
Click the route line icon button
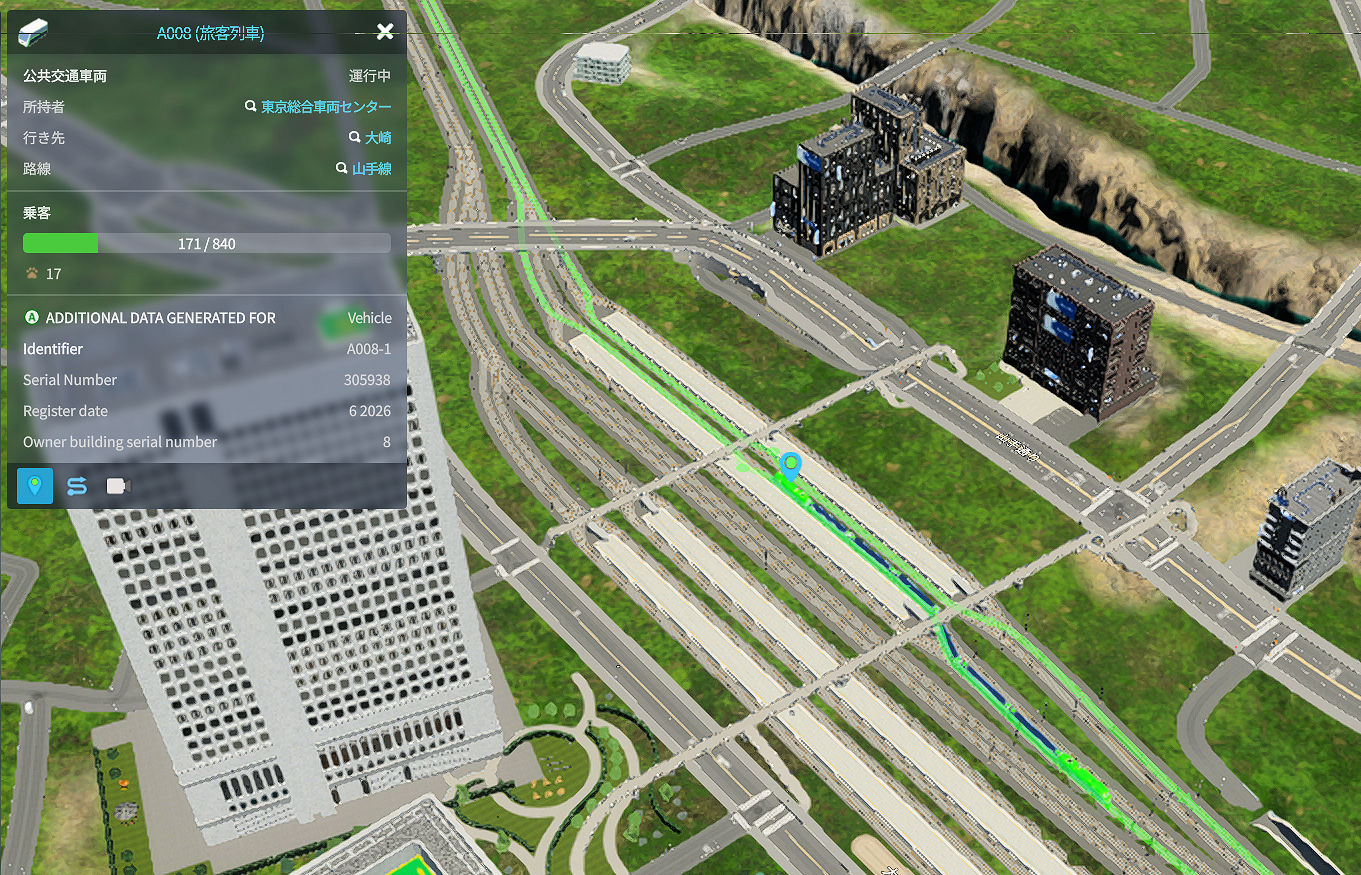(x=77, y=486)
